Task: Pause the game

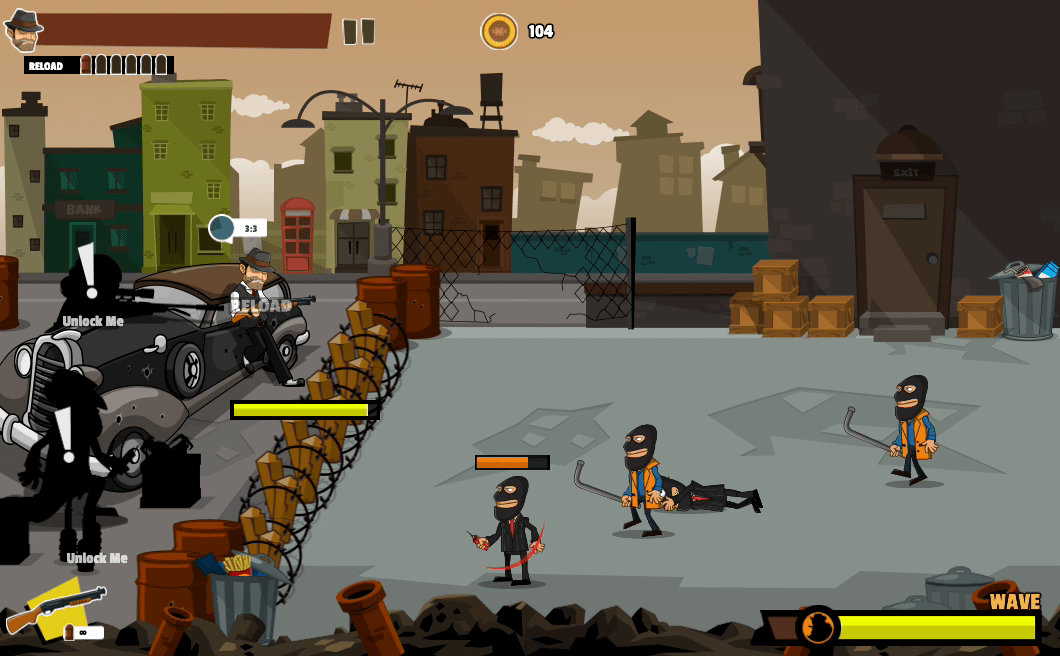Action: point(359,32)
